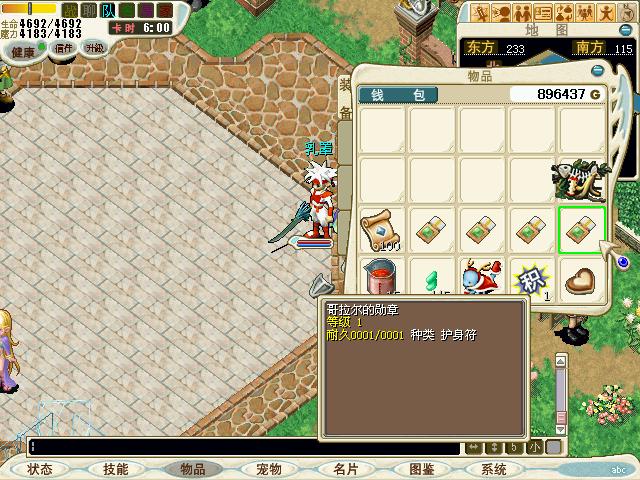Toggle the 物品 items menu
Screen dimensions: 640x480
click(192, 469)
